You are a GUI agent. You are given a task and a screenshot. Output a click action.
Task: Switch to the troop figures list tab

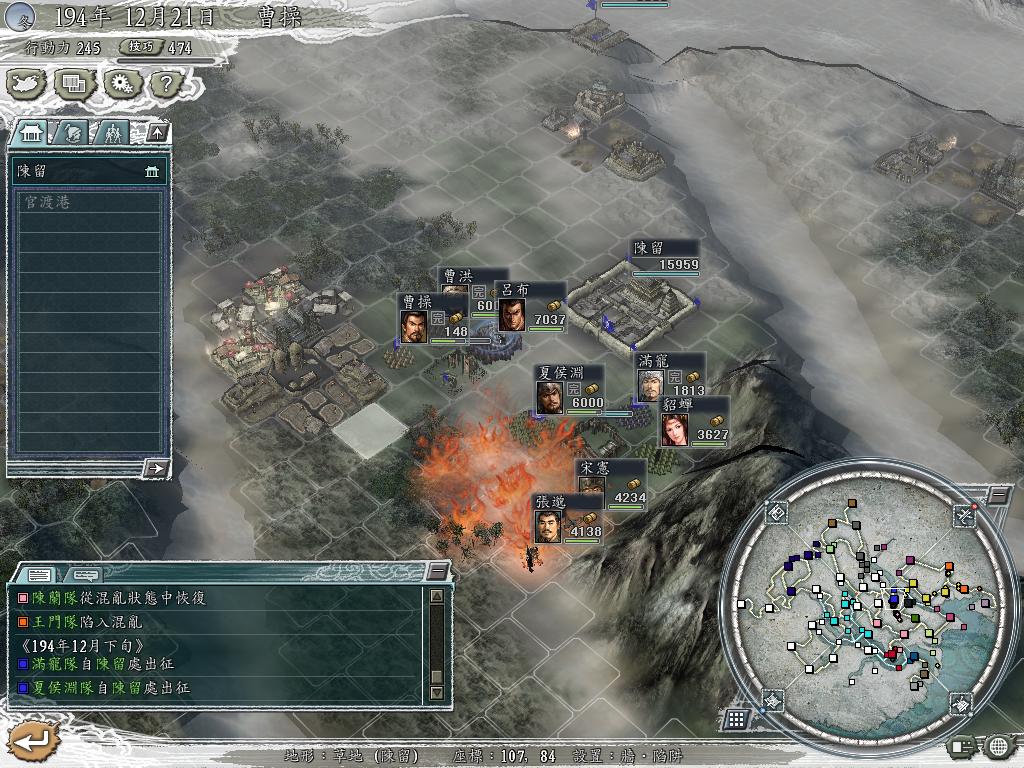(x=113, y=132)
